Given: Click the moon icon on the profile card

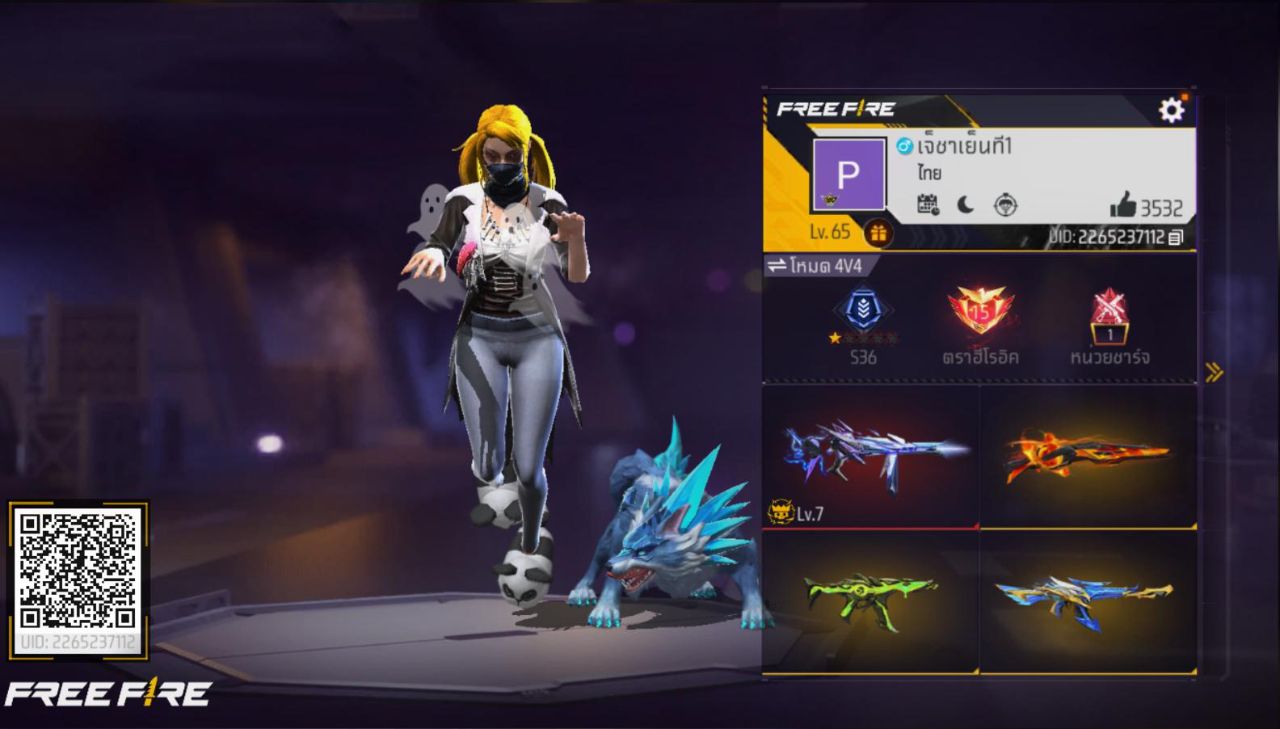Looking at the screenshot, I should pos(965,205).
